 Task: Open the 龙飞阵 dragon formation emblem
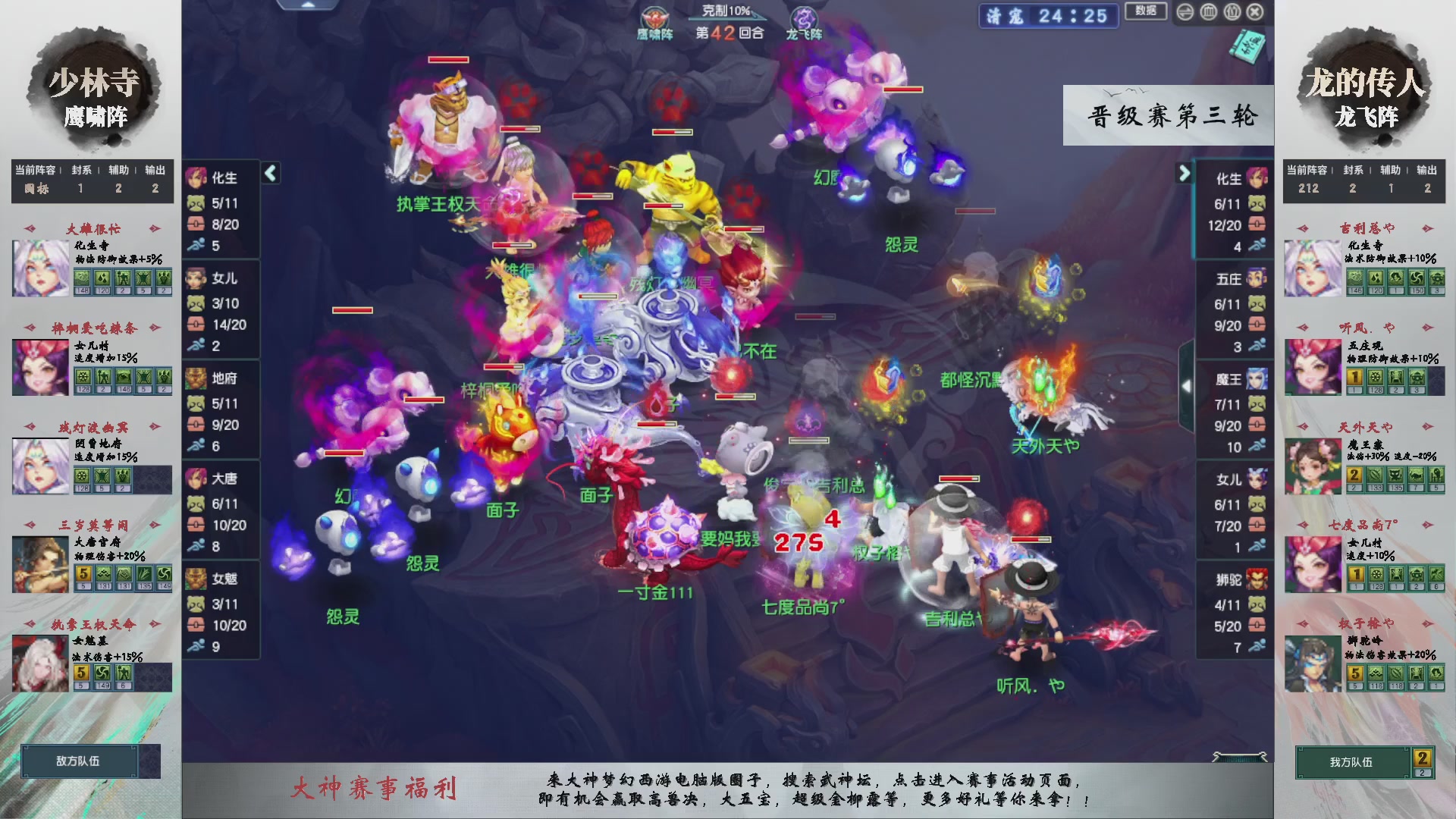pos(805,18)
